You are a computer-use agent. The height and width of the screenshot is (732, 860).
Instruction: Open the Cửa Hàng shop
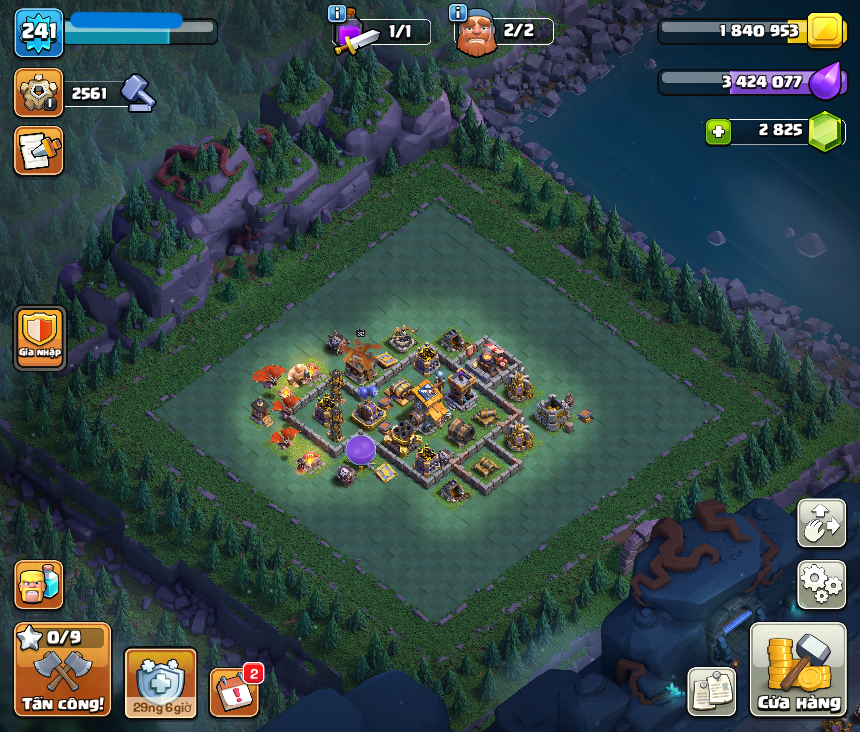(x=798, y=669)
